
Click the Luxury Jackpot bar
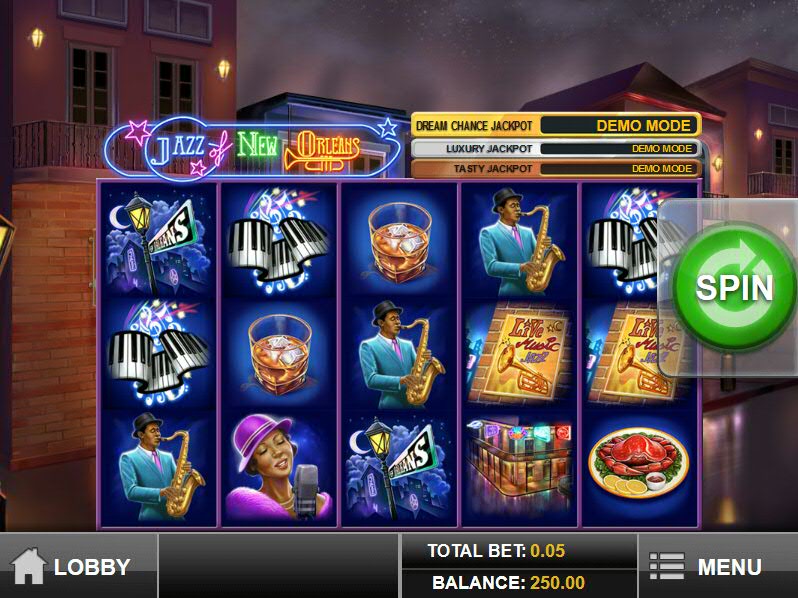555,149
